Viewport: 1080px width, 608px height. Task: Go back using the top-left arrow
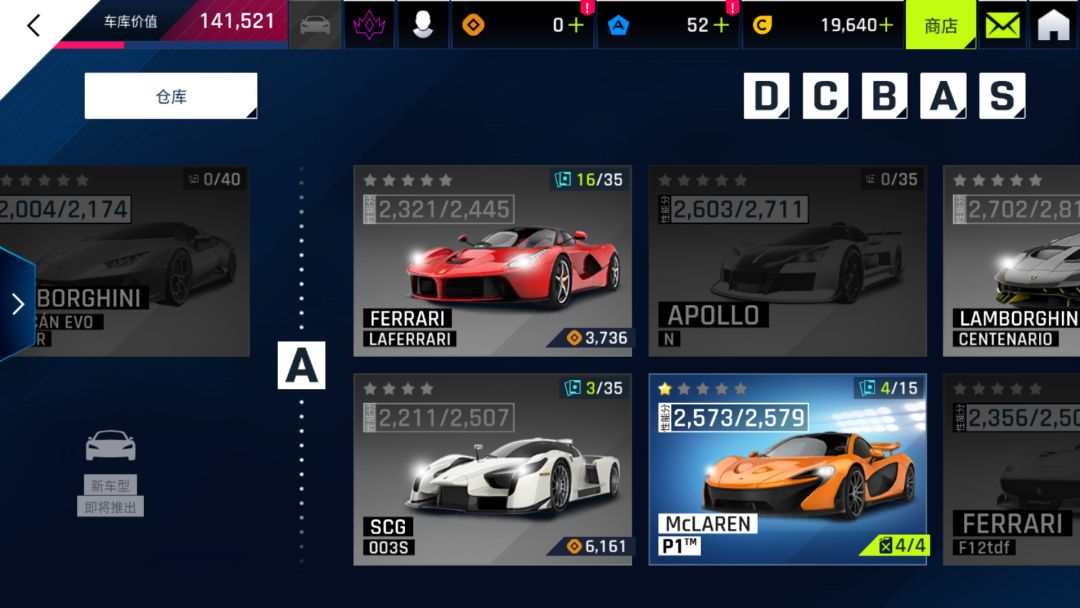(33, 25)
